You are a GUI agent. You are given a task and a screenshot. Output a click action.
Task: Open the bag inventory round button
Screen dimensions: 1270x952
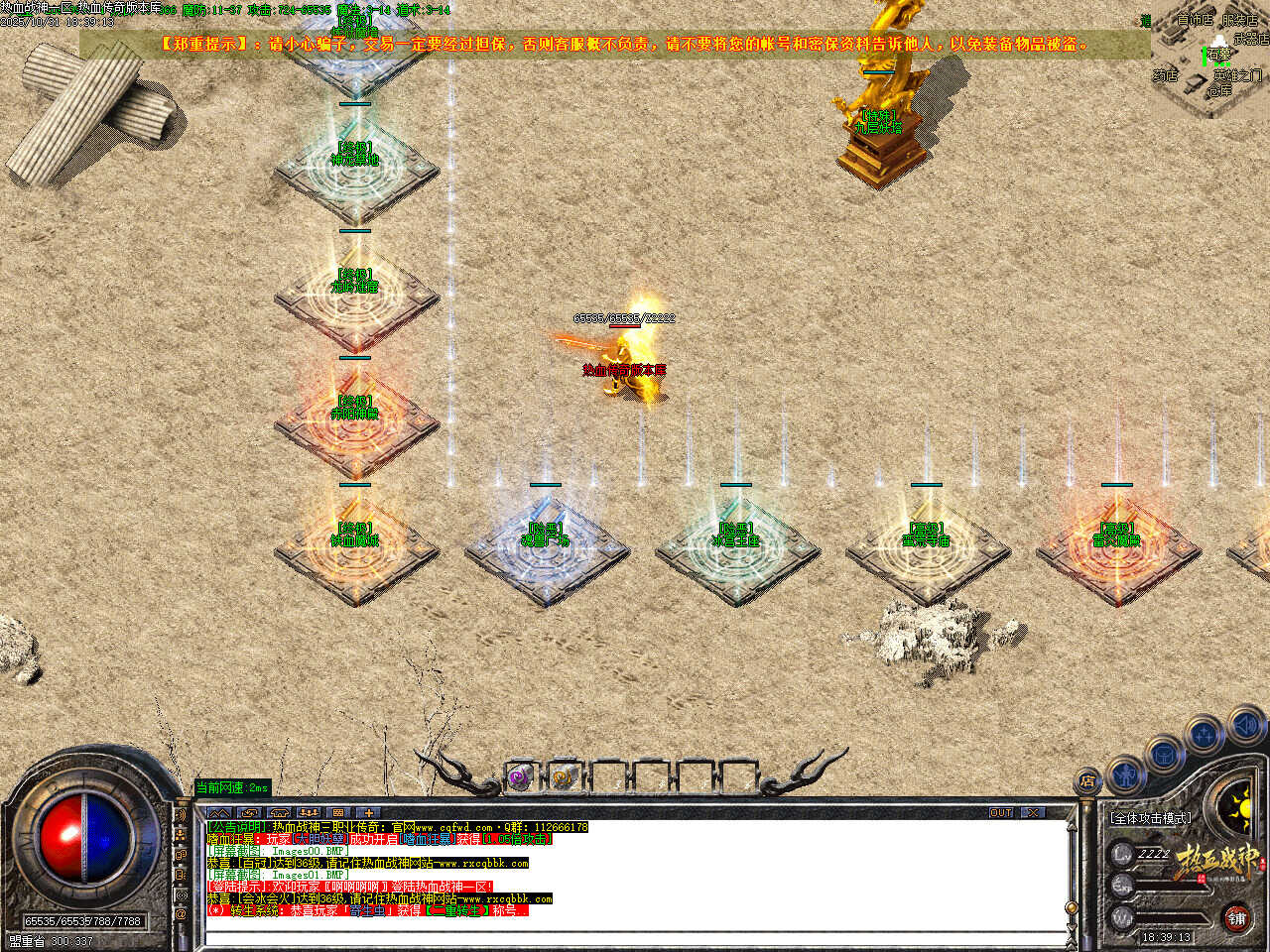point(1164,754)
